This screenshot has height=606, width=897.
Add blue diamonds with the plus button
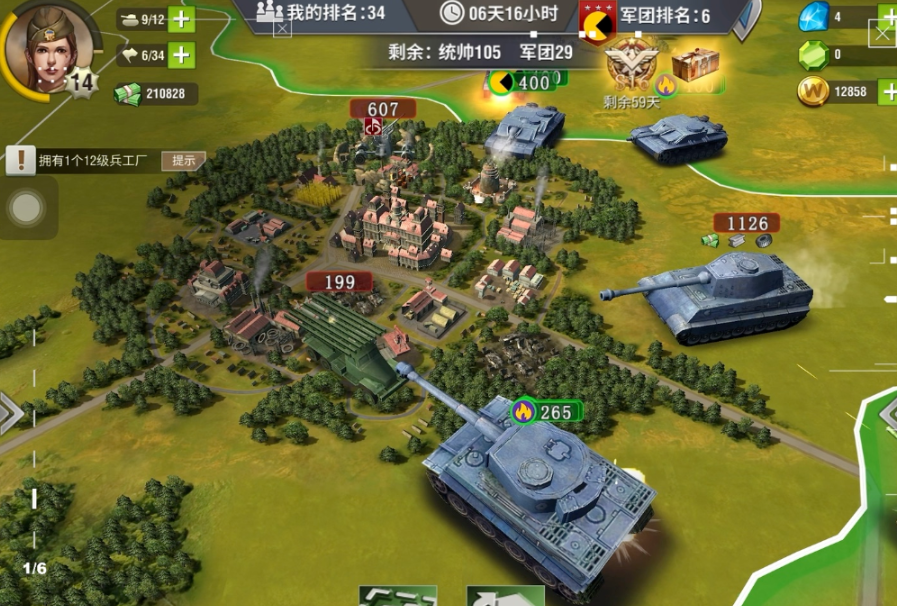[x=887, y=18]
